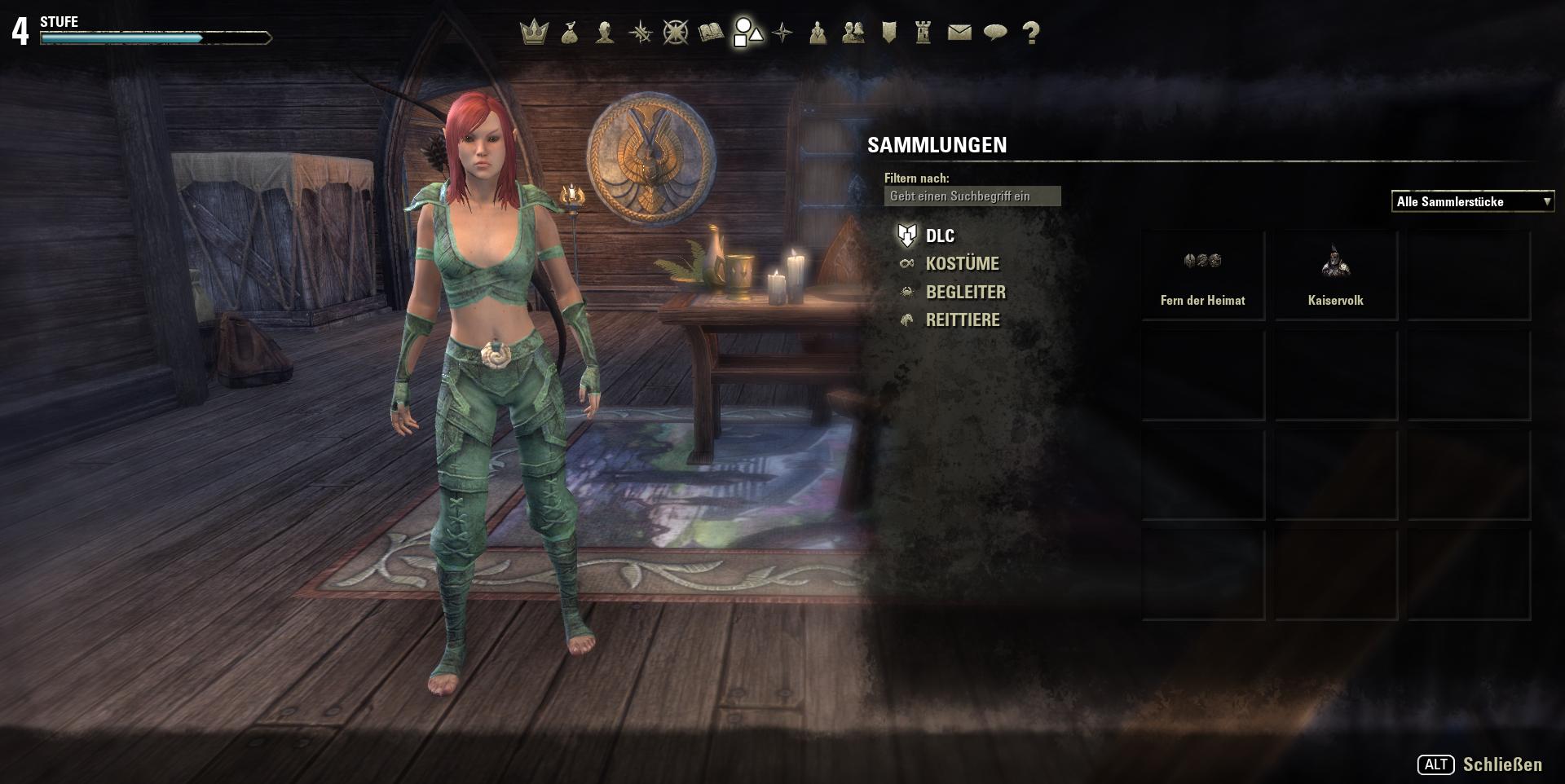Open the journal book icon

pos(710,33)
